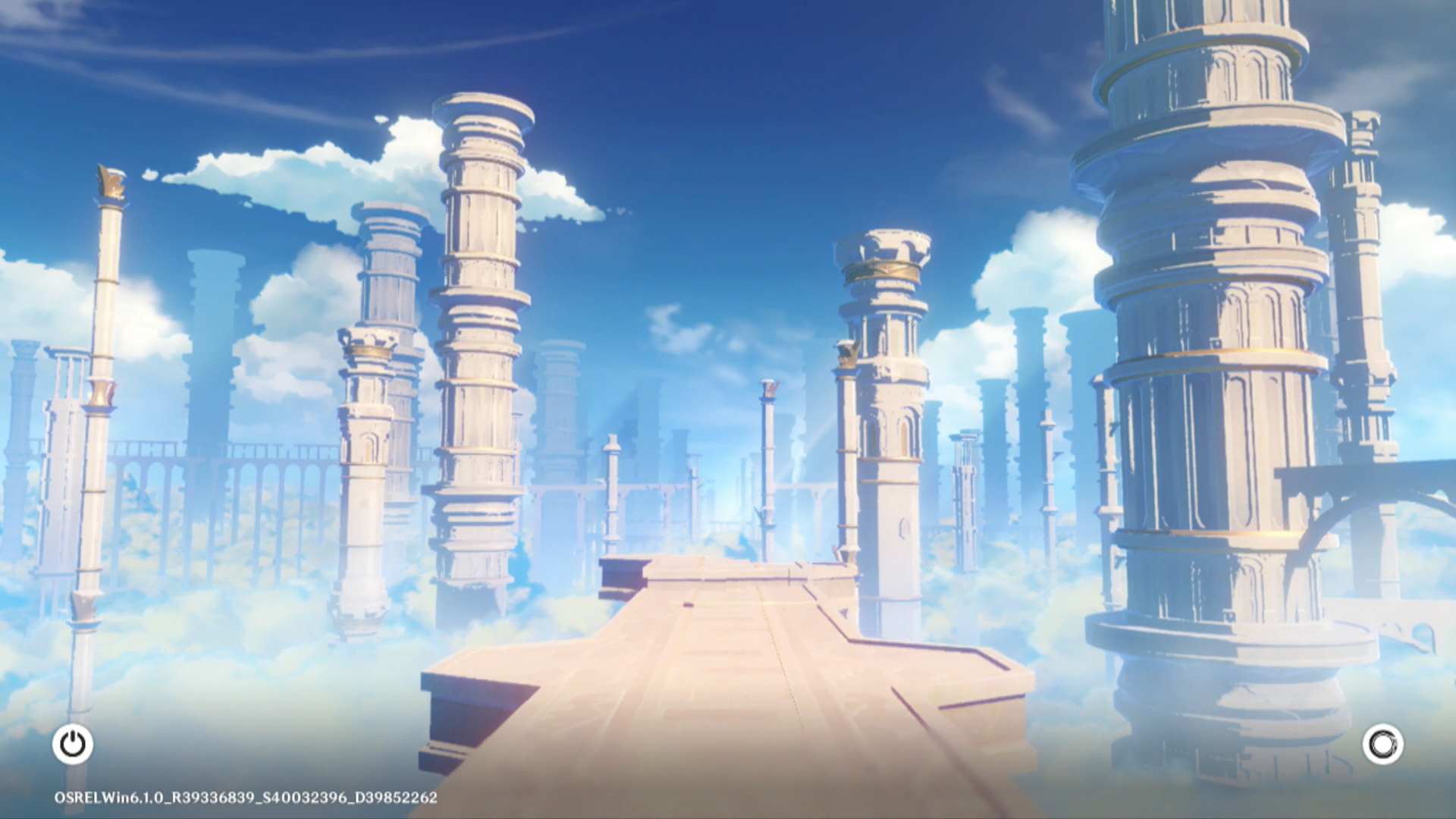Click the power exit button
This screenshot has width=1456, height=819.
tap(73, 744)
